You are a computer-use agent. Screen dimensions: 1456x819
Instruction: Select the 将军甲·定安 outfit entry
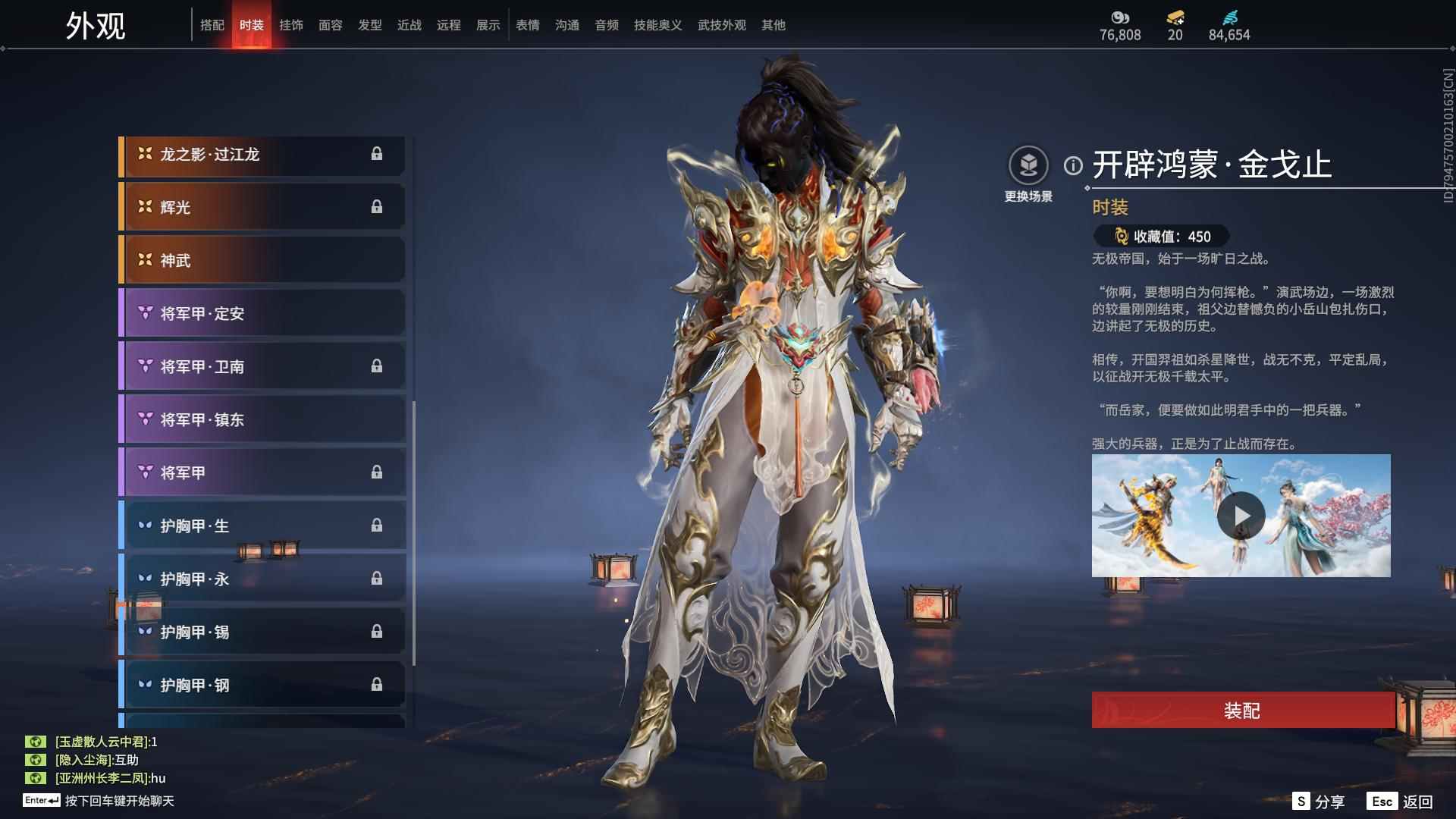click(x=262, y=313)
